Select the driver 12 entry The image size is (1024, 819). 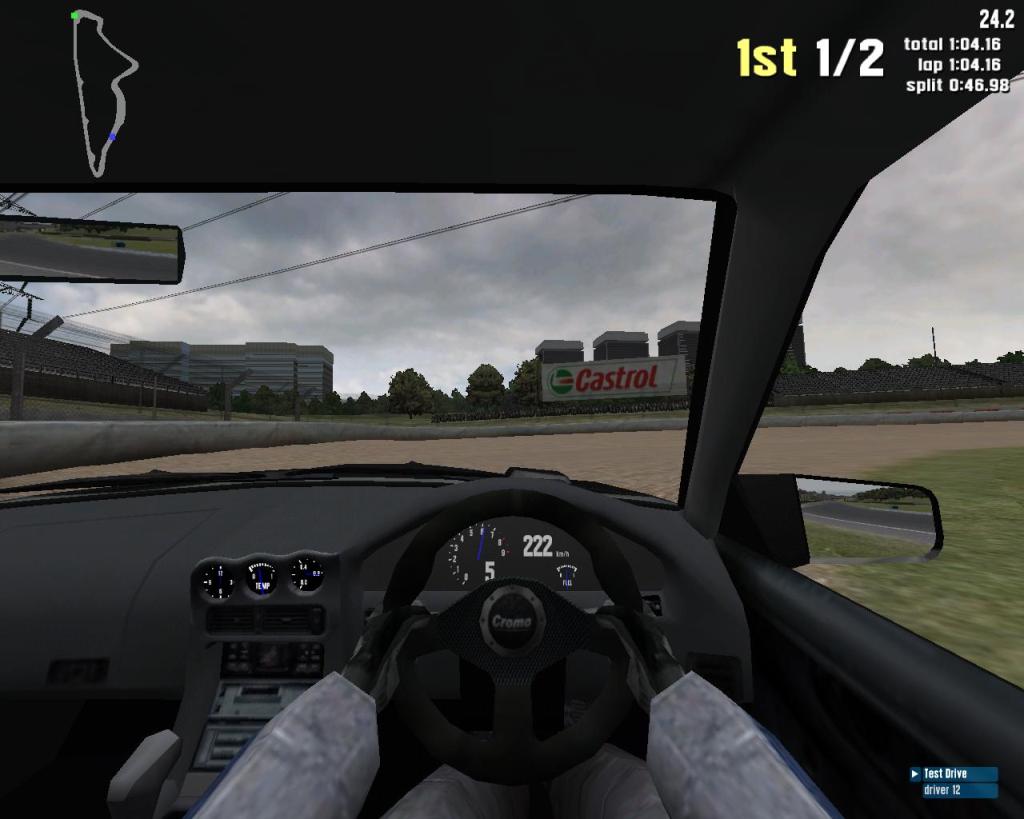[952, 790]
